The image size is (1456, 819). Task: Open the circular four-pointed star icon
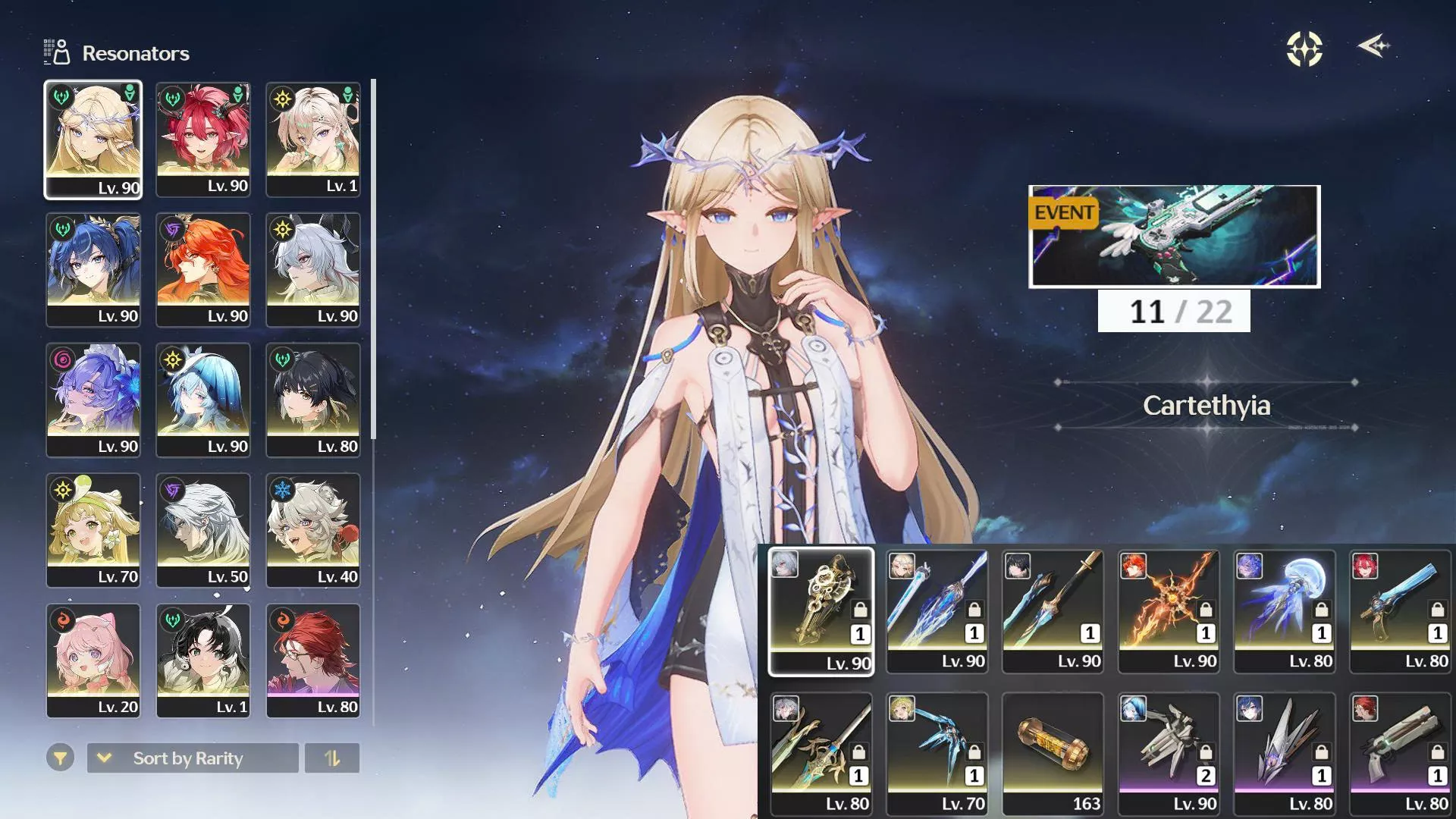[x=1304, y=49]
